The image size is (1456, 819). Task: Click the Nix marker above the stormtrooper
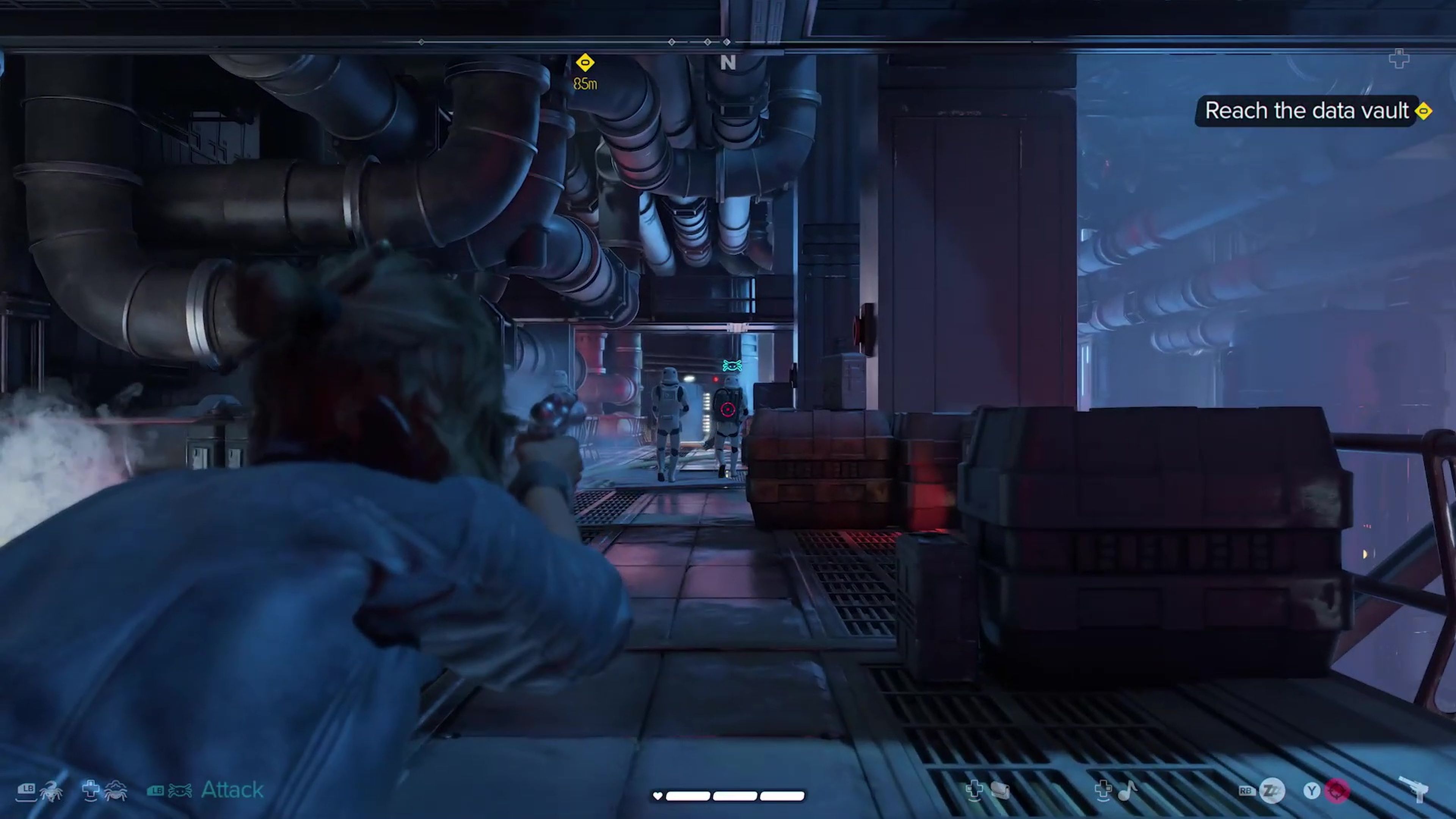tap(732, 366)
